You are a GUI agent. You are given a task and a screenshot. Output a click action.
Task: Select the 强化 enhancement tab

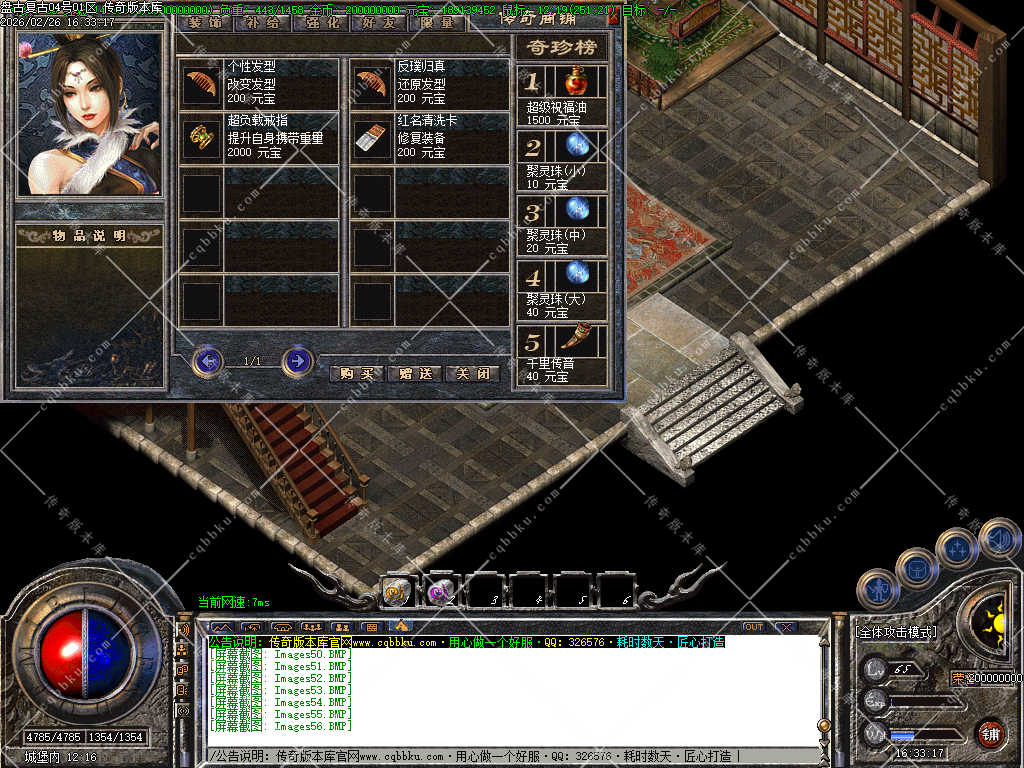tap(321, 21)
